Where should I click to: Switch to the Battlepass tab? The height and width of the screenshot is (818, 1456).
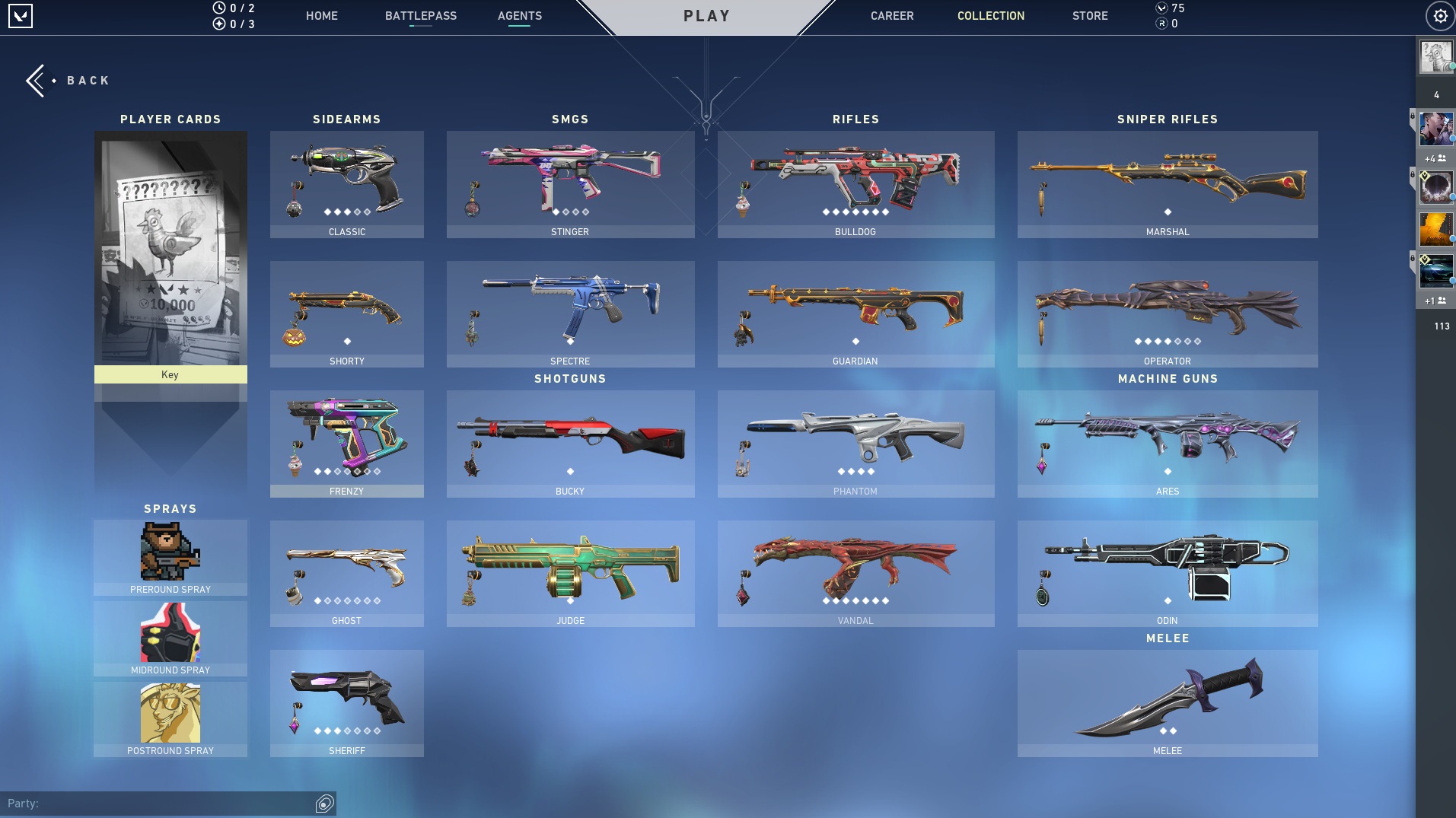(x=420, y=16)
